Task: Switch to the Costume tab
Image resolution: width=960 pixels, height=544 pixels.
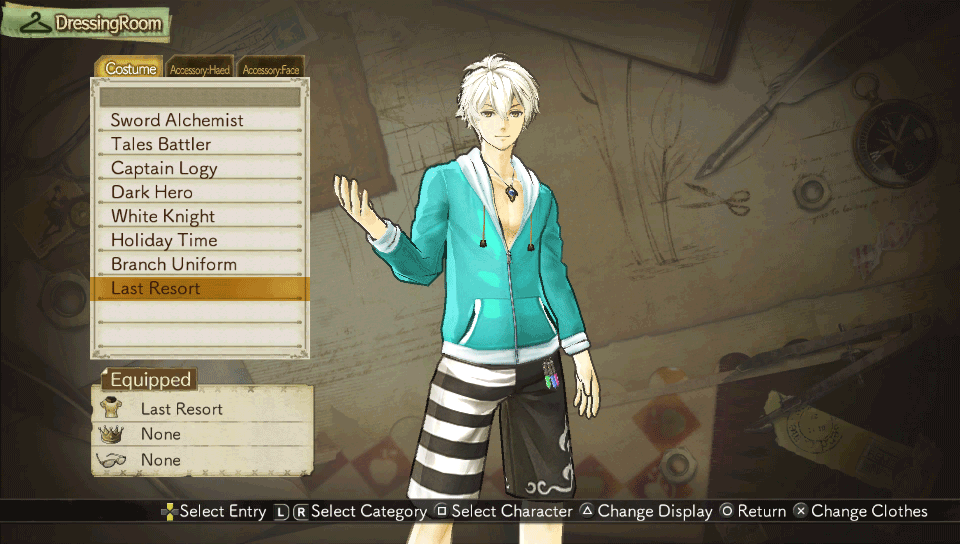Action: tap(131, 69)
